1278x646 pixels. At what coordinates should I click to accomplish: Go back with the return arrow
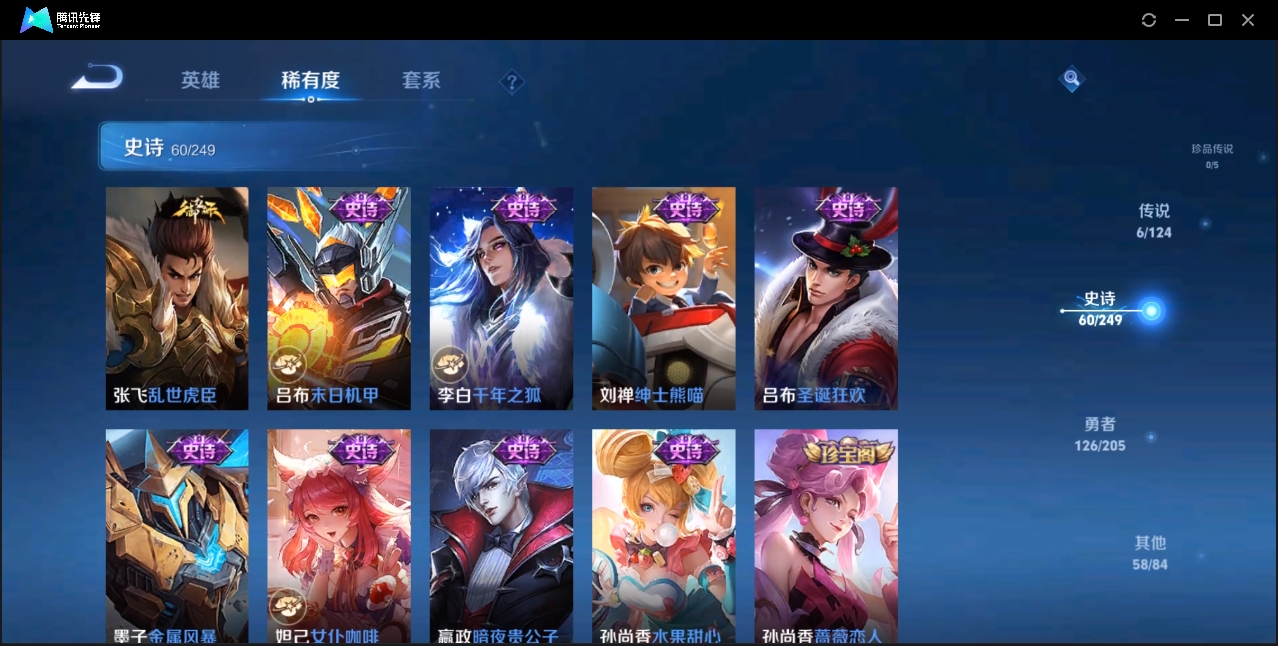(x=97, y=78)
